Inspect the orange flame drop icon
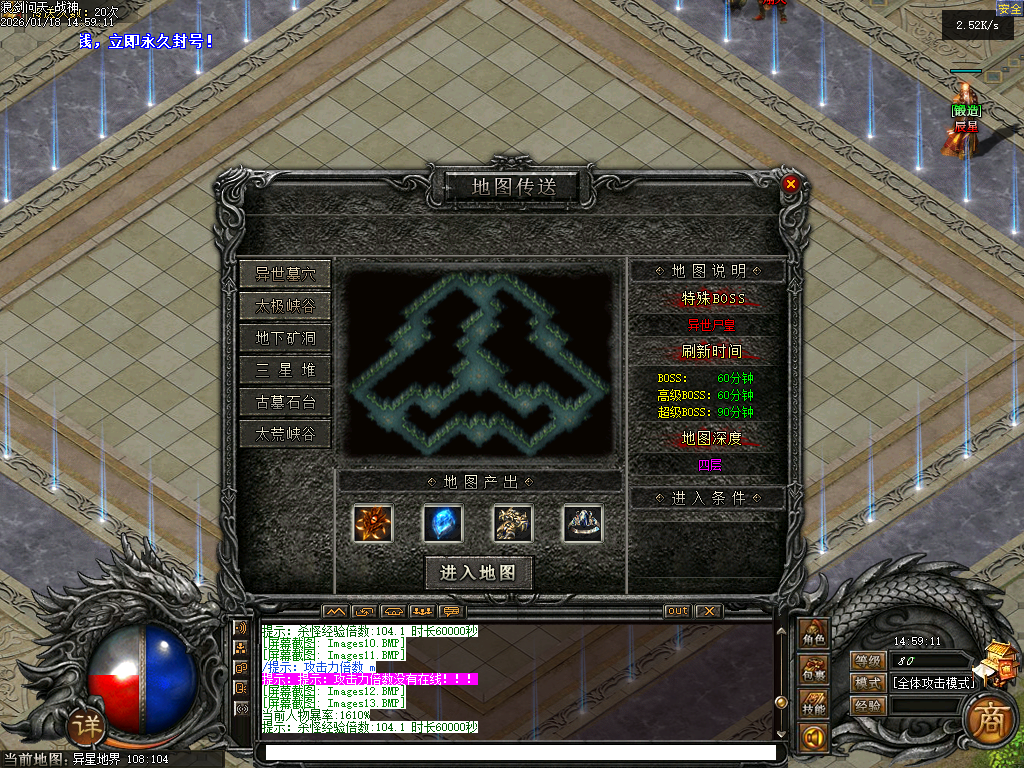 pos(373,523)
